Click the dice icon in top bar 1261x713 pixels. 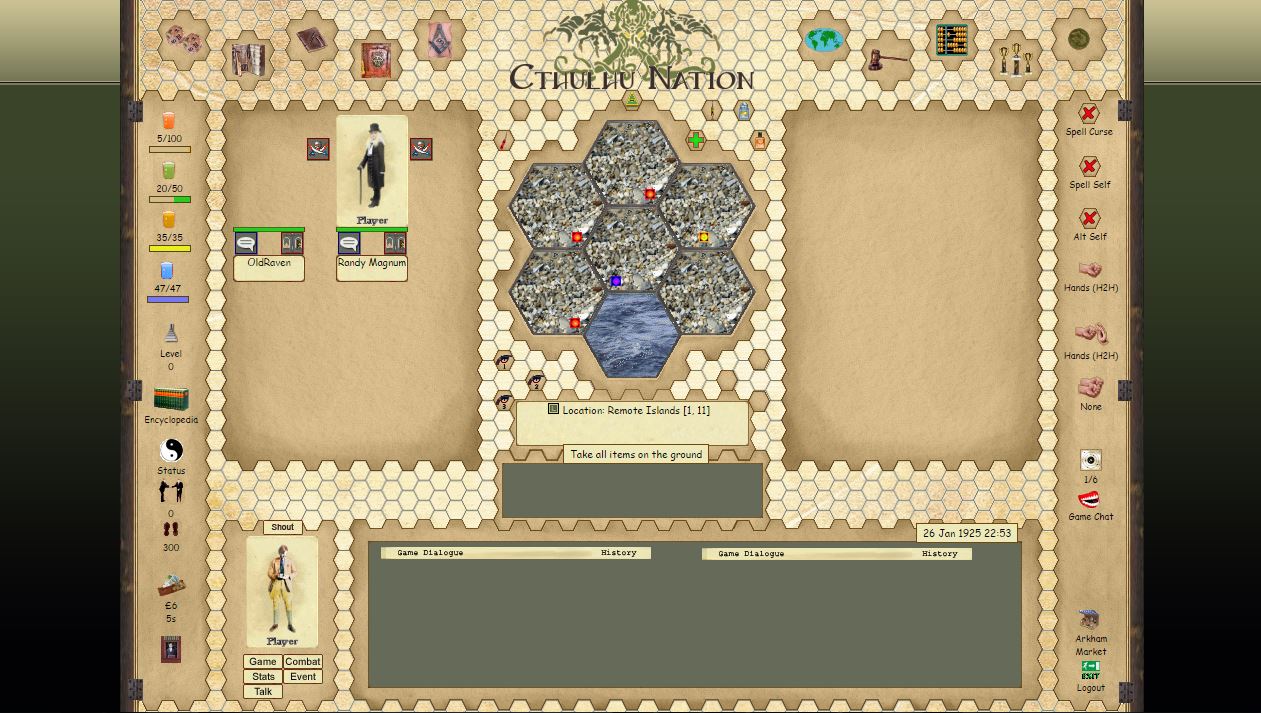point(183,40)
